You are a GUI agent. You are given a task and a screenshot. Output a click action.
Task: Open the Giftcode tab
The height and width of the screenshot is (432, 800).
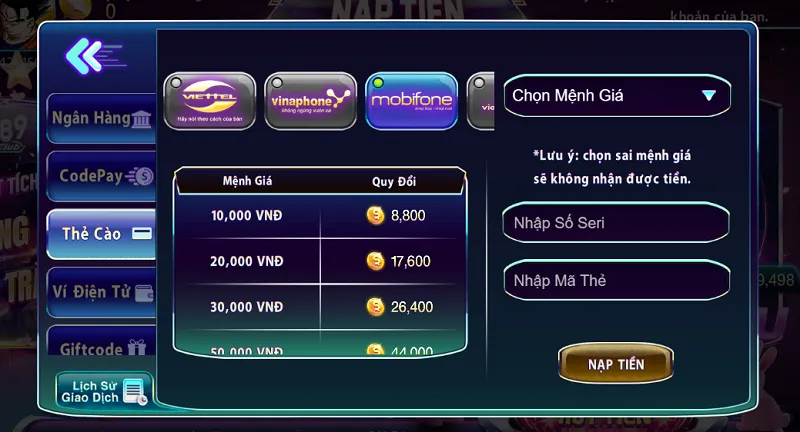102,349
